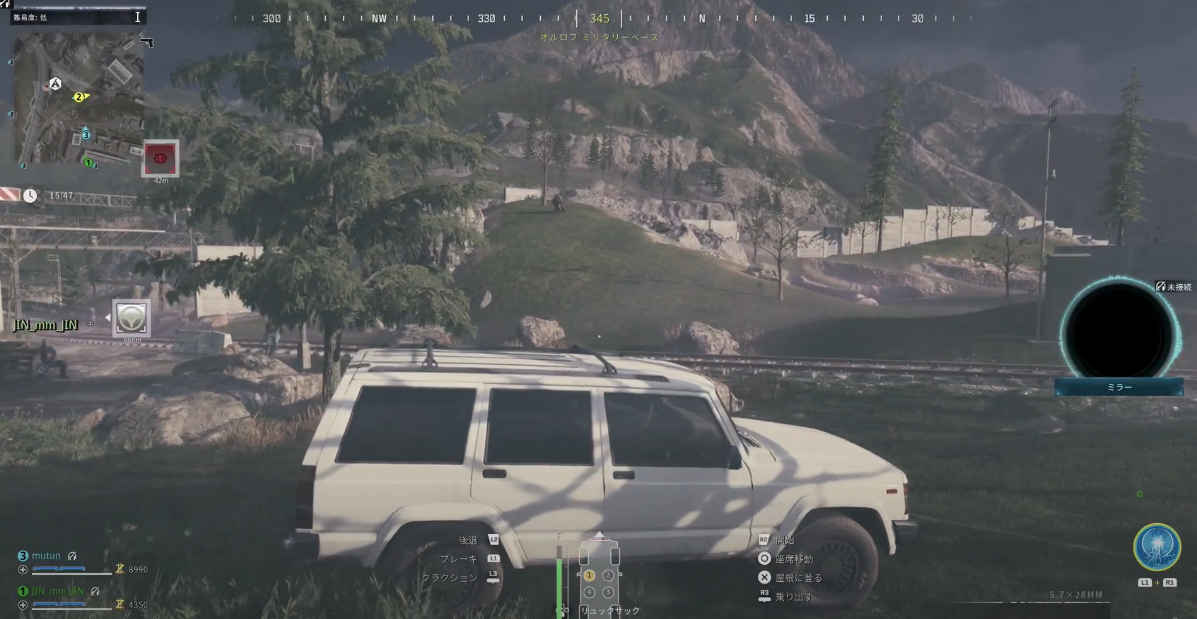The image size is (1197, 619).
Task: Click the steering wheel vehicle marker
Action: click(x=131, y=317)
